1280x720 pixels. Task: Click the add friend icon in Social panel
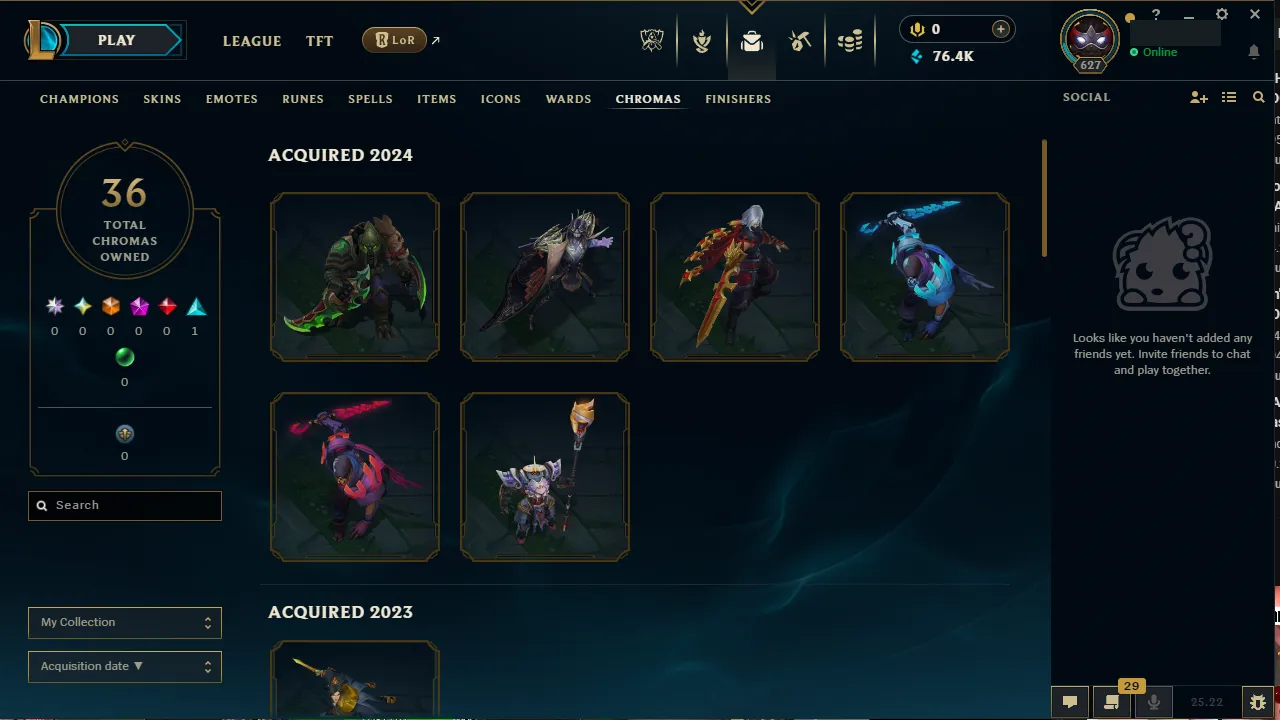[1198, 97]
